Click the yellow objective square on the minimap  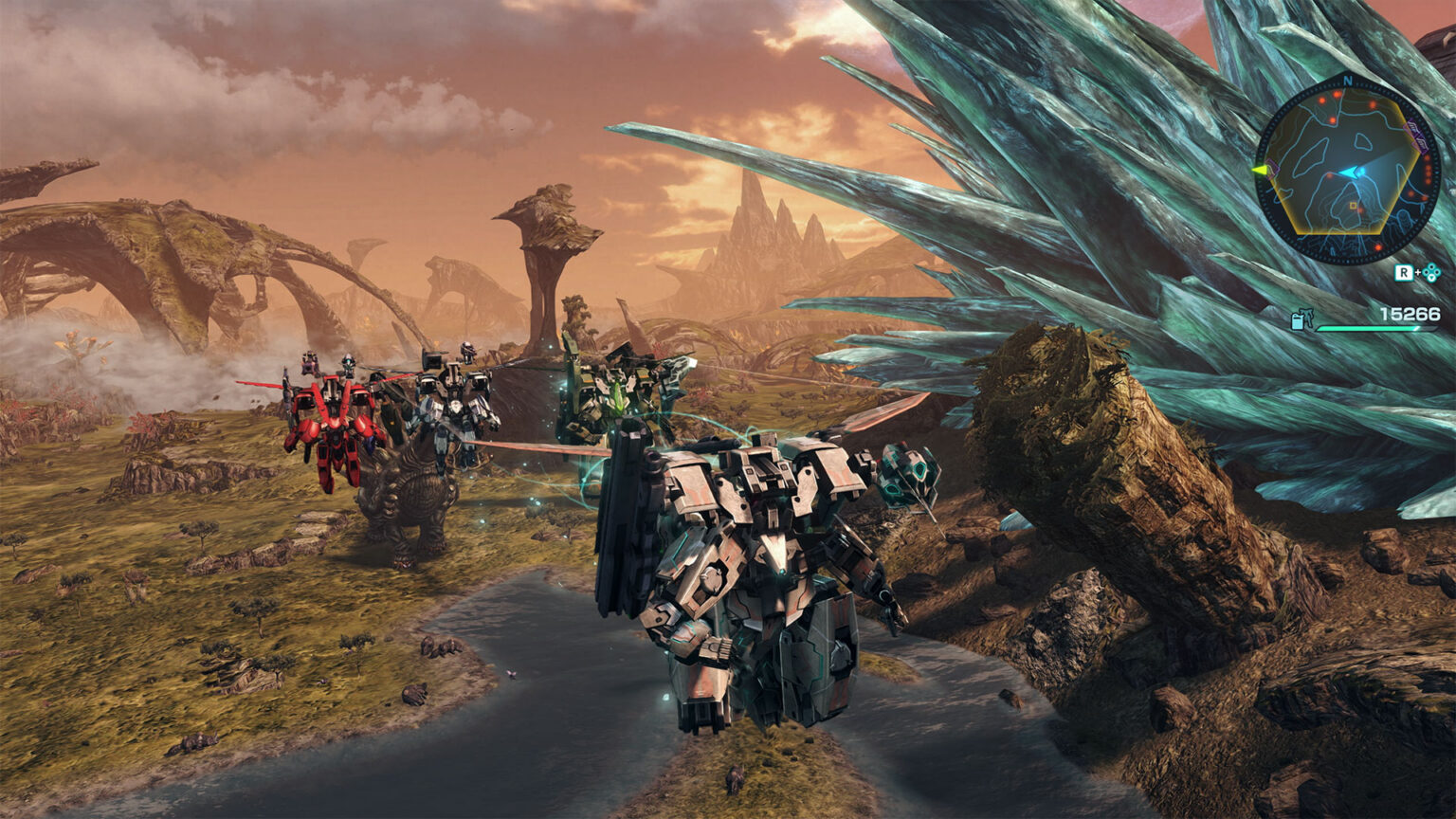(1353, 206)
